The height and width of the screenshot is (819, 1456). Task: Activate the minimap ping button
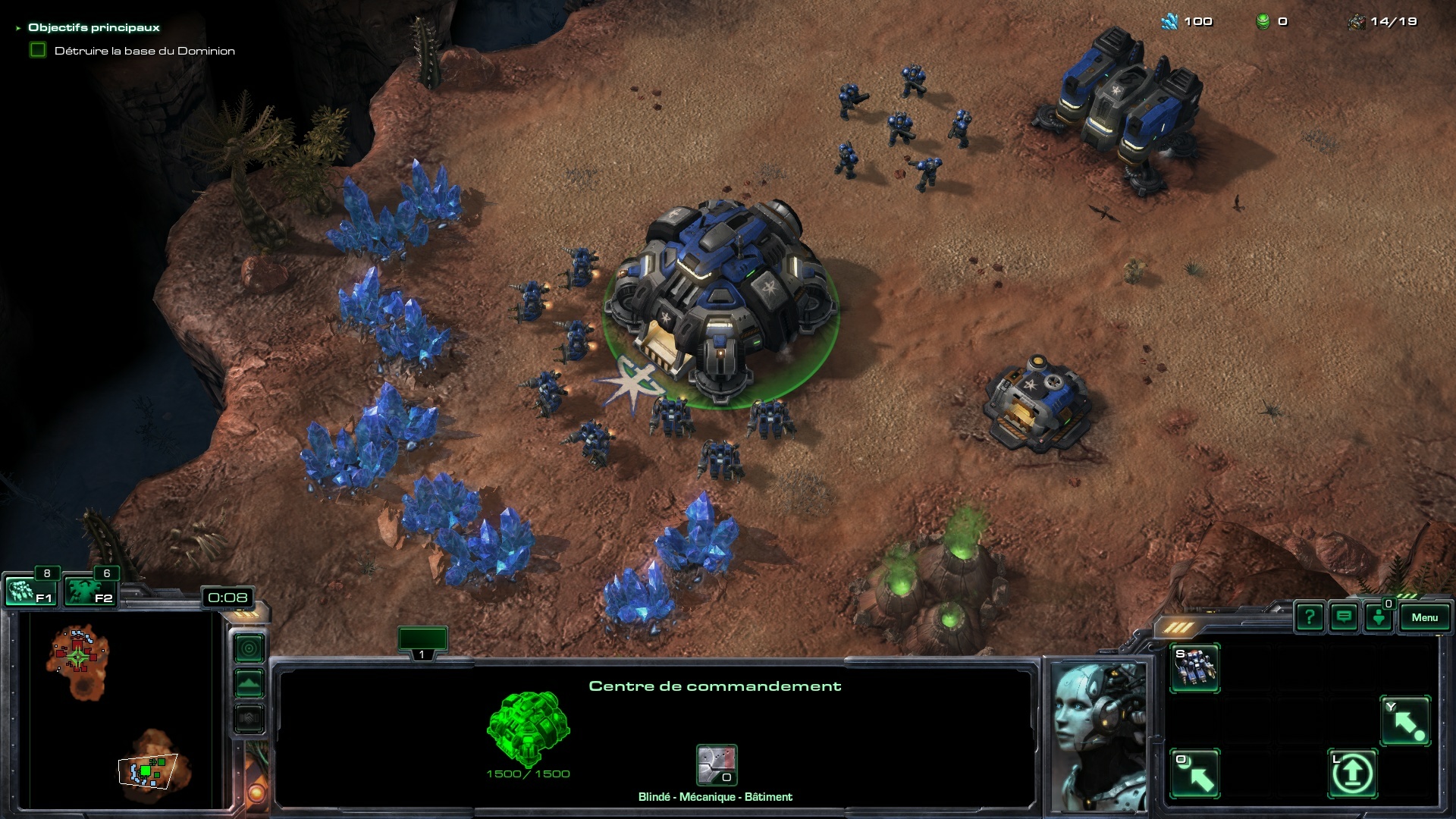tap(249, 648)
